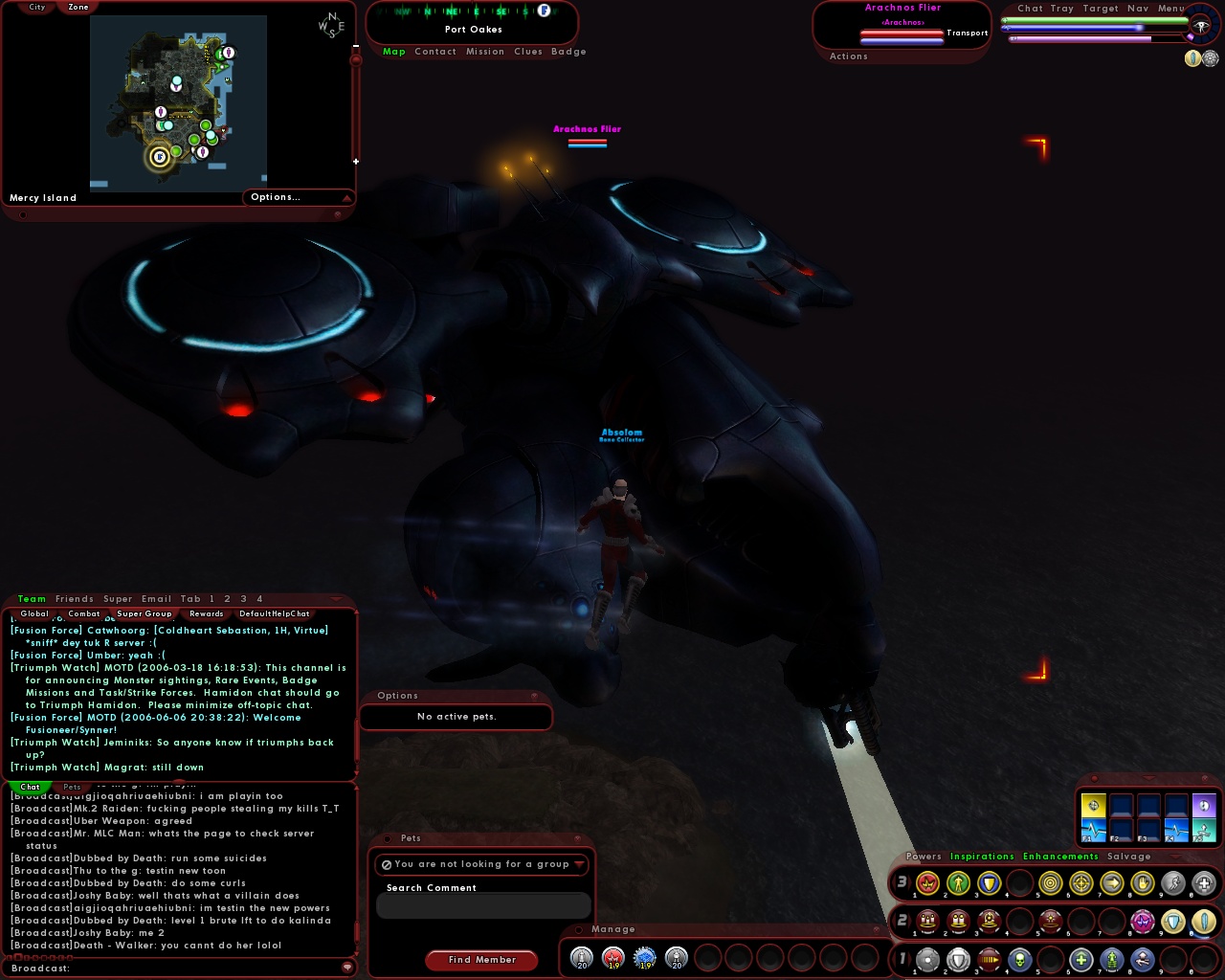Switch chat to Friends tab

click(75, 599)
